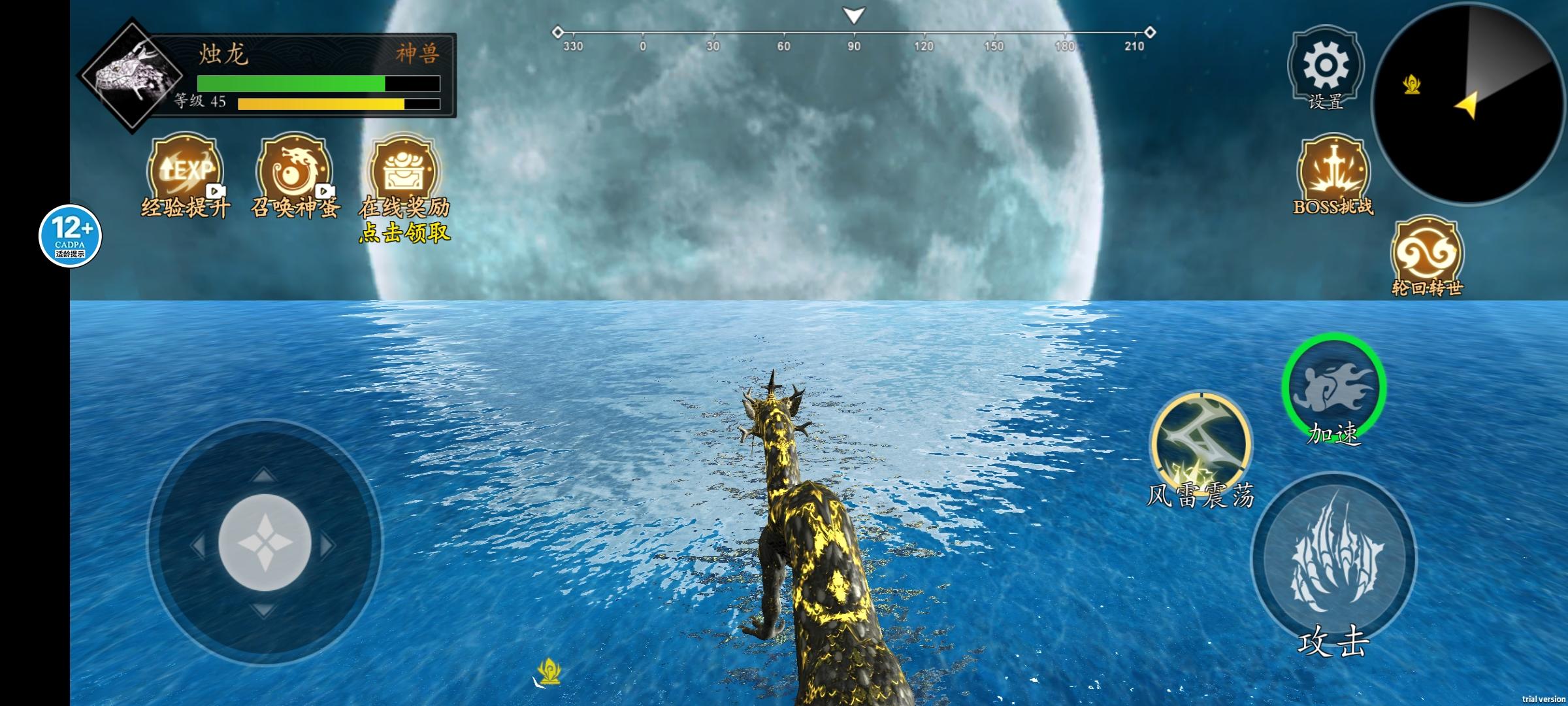
Task: Open the 12+ CADPA age rating badge
Action: point(70,236)
